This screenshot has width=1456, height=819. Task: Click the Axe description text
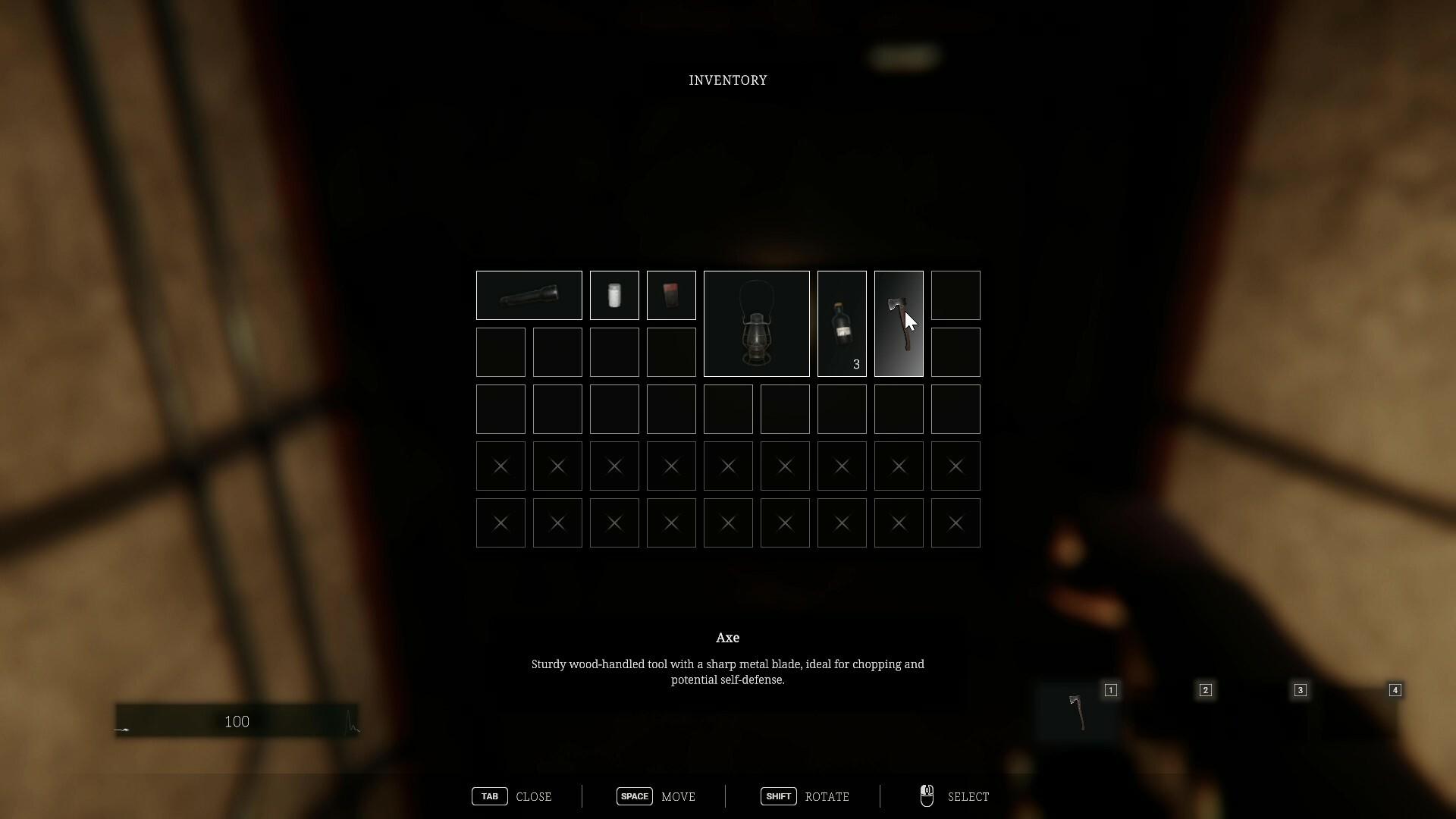coord(727,672)
